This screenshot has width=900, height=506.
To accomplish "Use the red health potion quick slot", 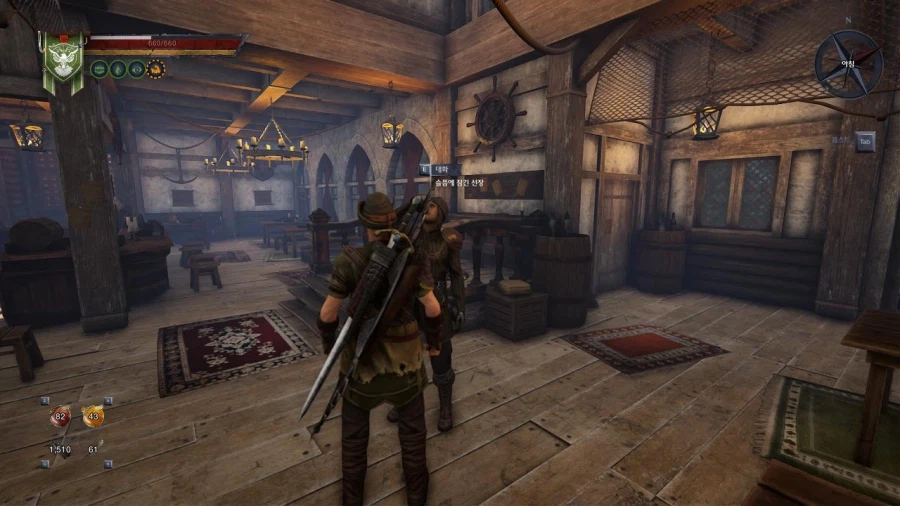I will 60,417.
